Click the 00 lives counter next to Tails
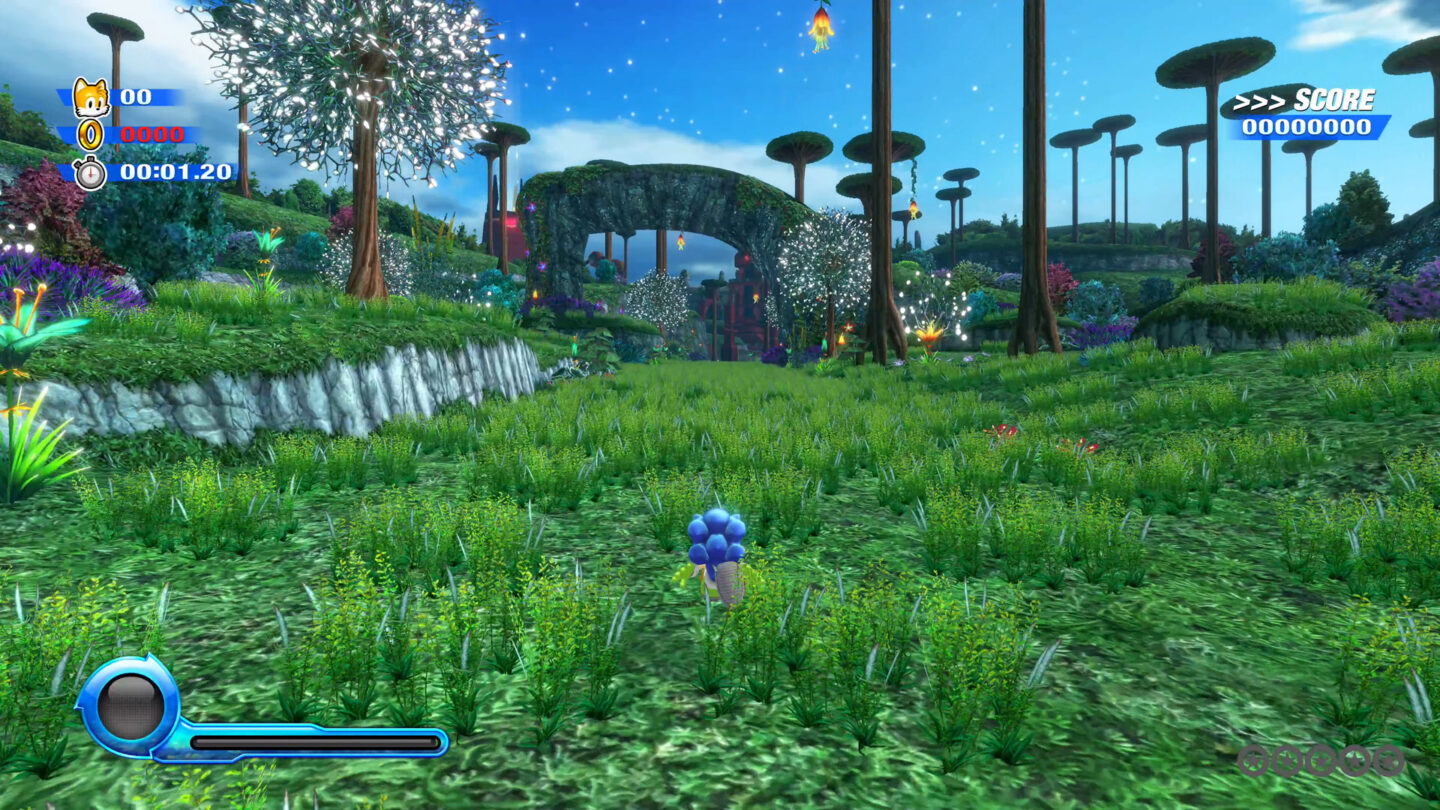Image resolution: width=1440 pixels, height=810 pixels. click(x=135, y=97)
